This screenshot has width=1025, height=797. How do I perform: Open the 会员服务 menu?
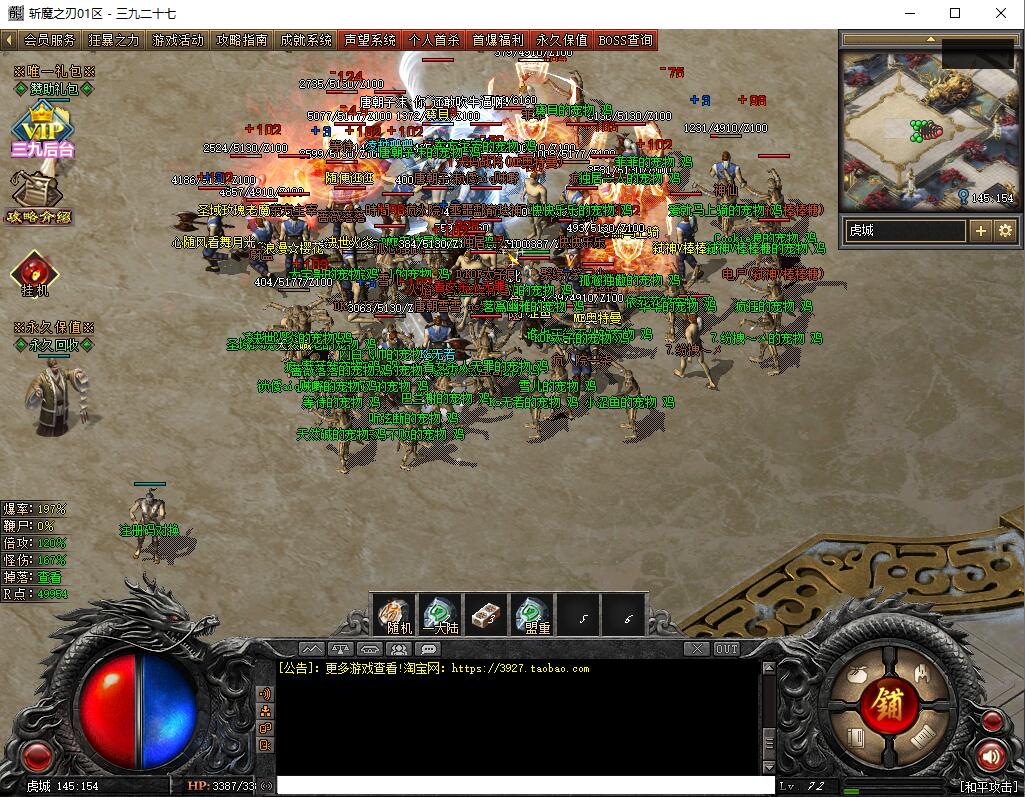[x=49, y=41]
